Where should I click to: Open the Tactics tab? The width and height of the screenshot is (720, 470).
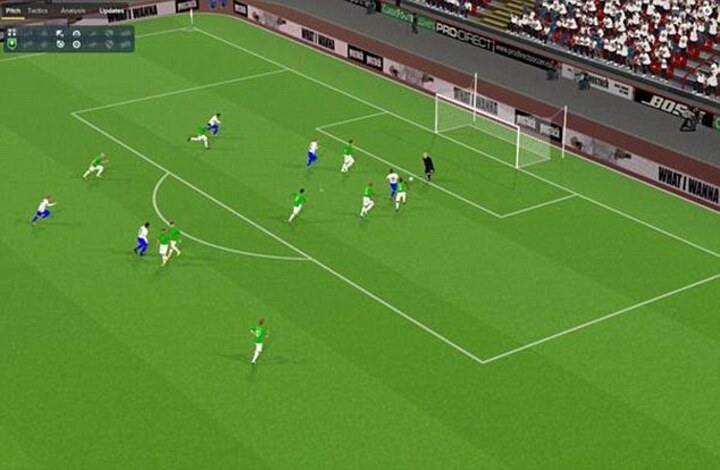[x=37, y=10]
